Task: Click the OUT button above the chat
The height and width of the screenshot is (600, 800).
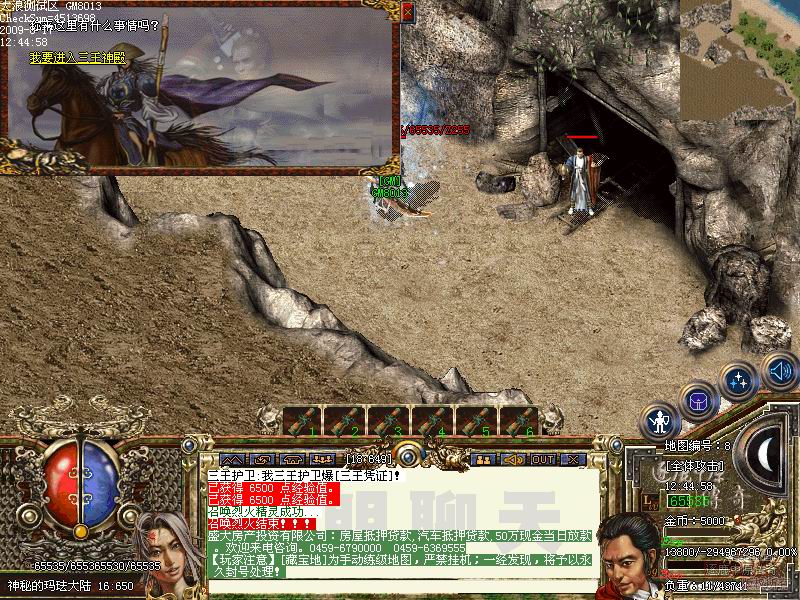Action: click(543, 459)
